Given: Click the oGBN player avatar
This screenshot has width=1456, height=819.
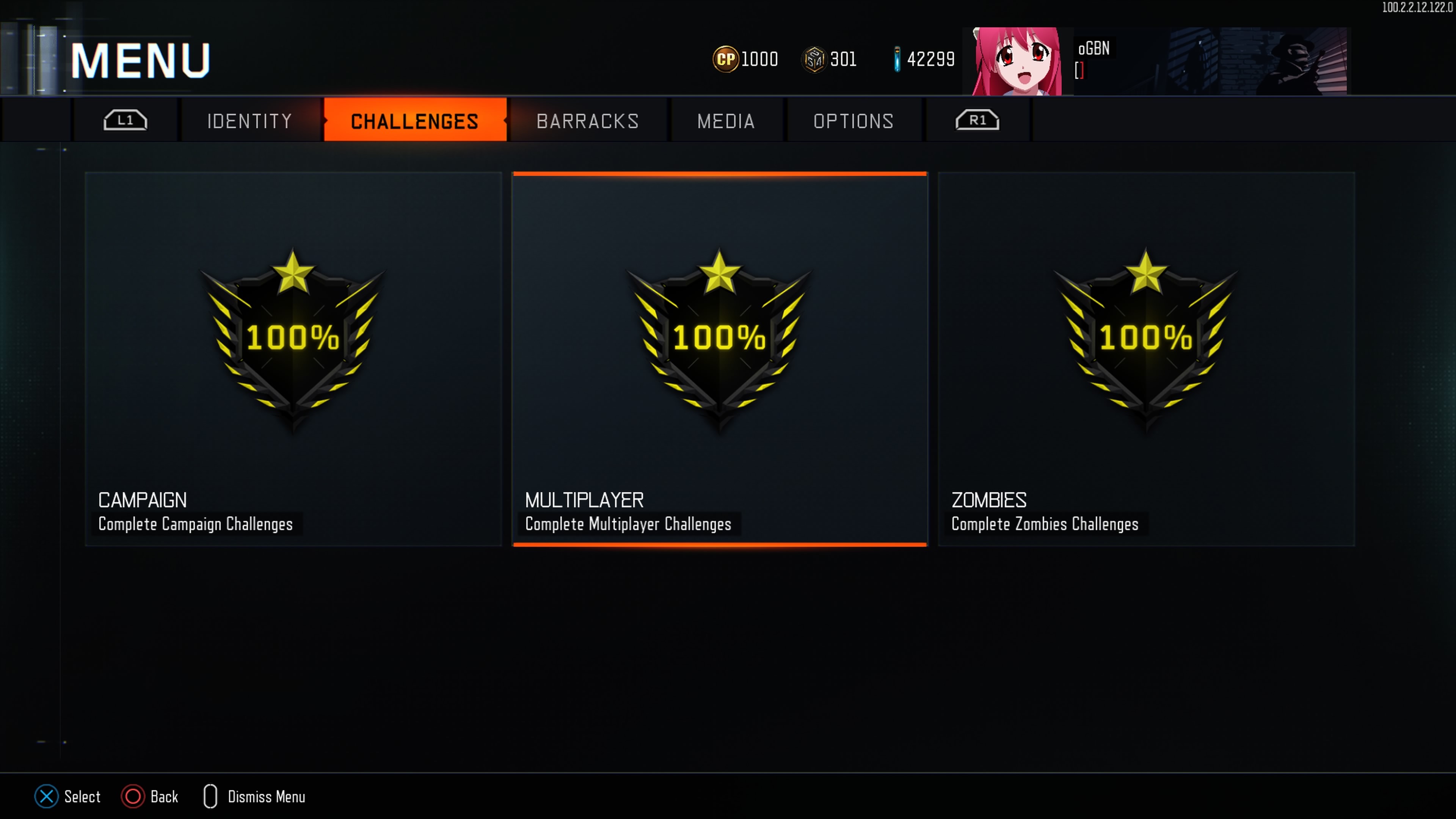Looking at the screenshot, I should click(x=1017, y=61).
